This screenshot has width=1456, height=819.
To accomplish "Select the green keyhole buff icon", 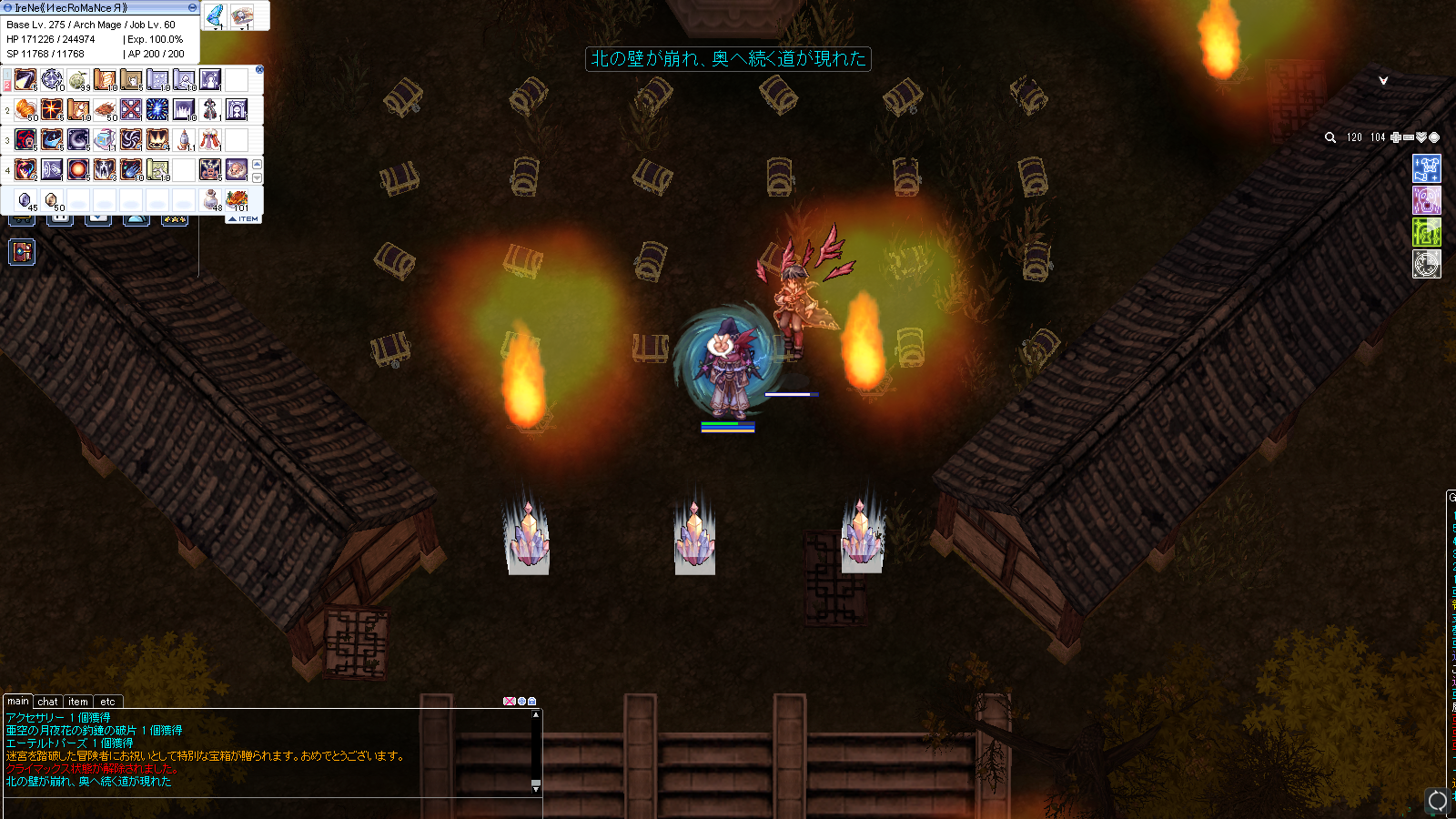I will (x=1426, y=232).
